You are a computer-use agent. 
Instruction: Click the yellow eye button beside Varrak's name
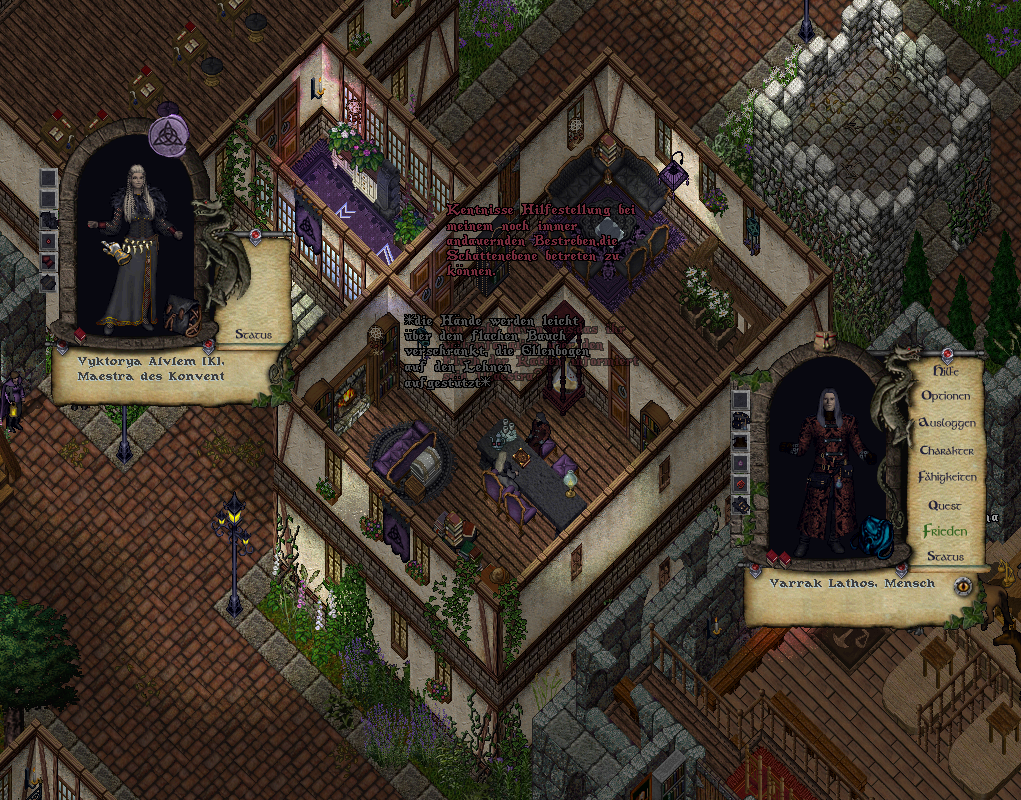pyautogui.click(x=963, y=586)
